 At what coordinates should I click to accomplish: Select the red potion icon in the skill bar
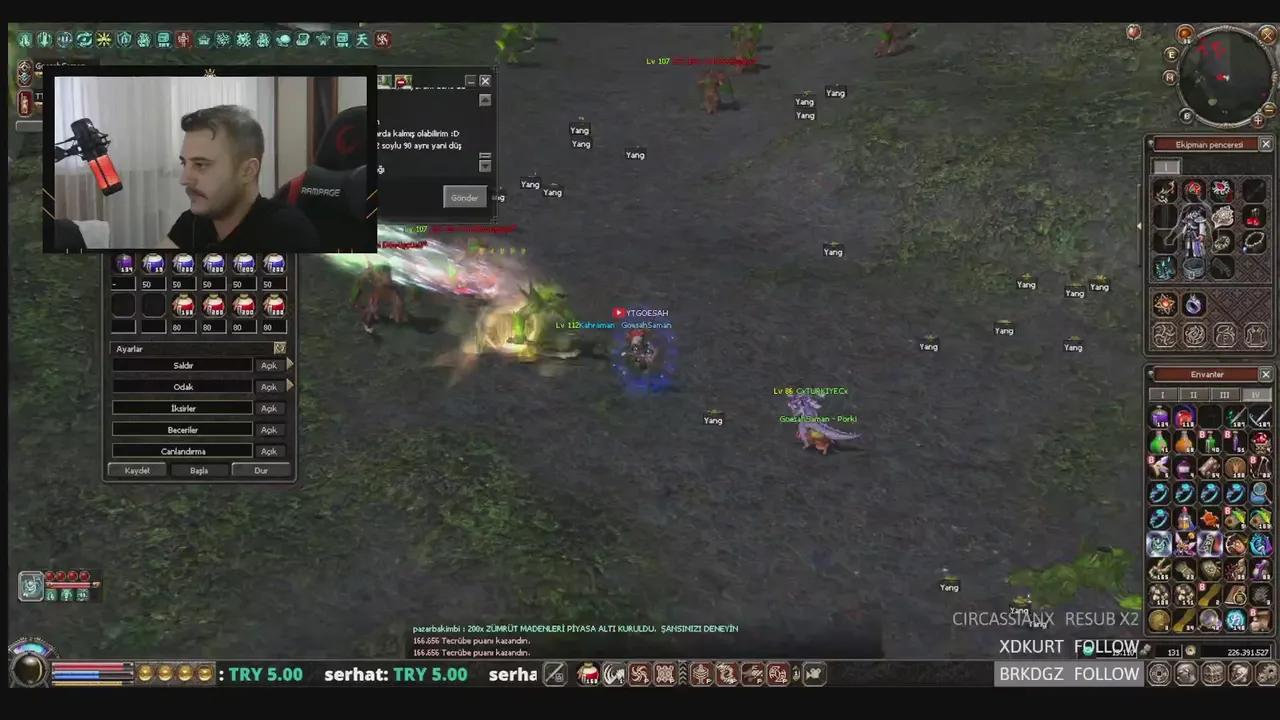[587, 674]
